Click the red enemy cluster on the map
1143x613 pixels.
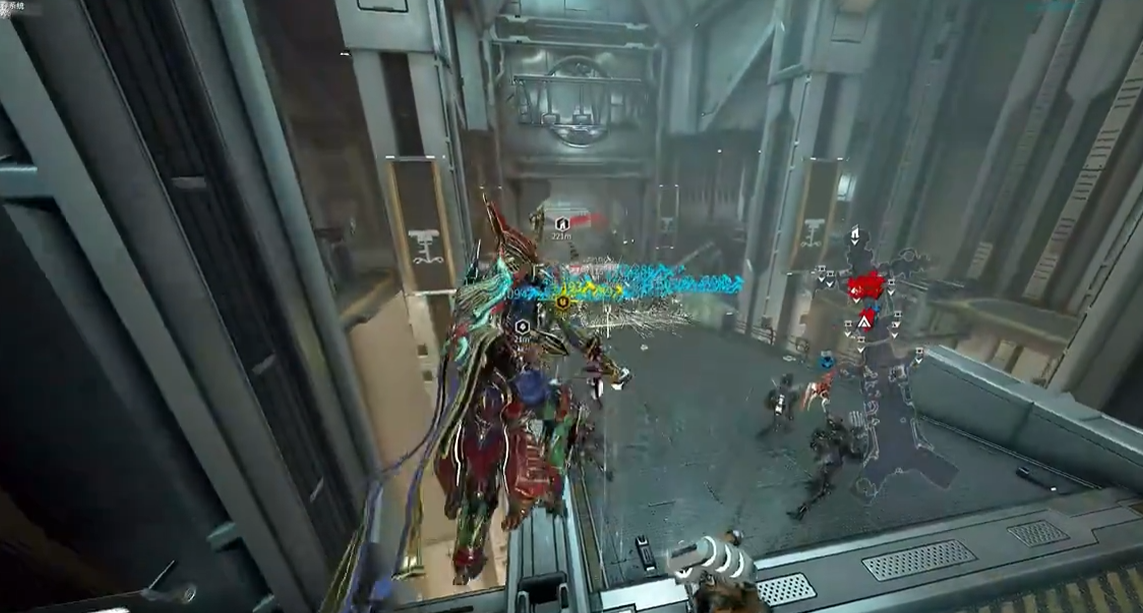point(864,287)
